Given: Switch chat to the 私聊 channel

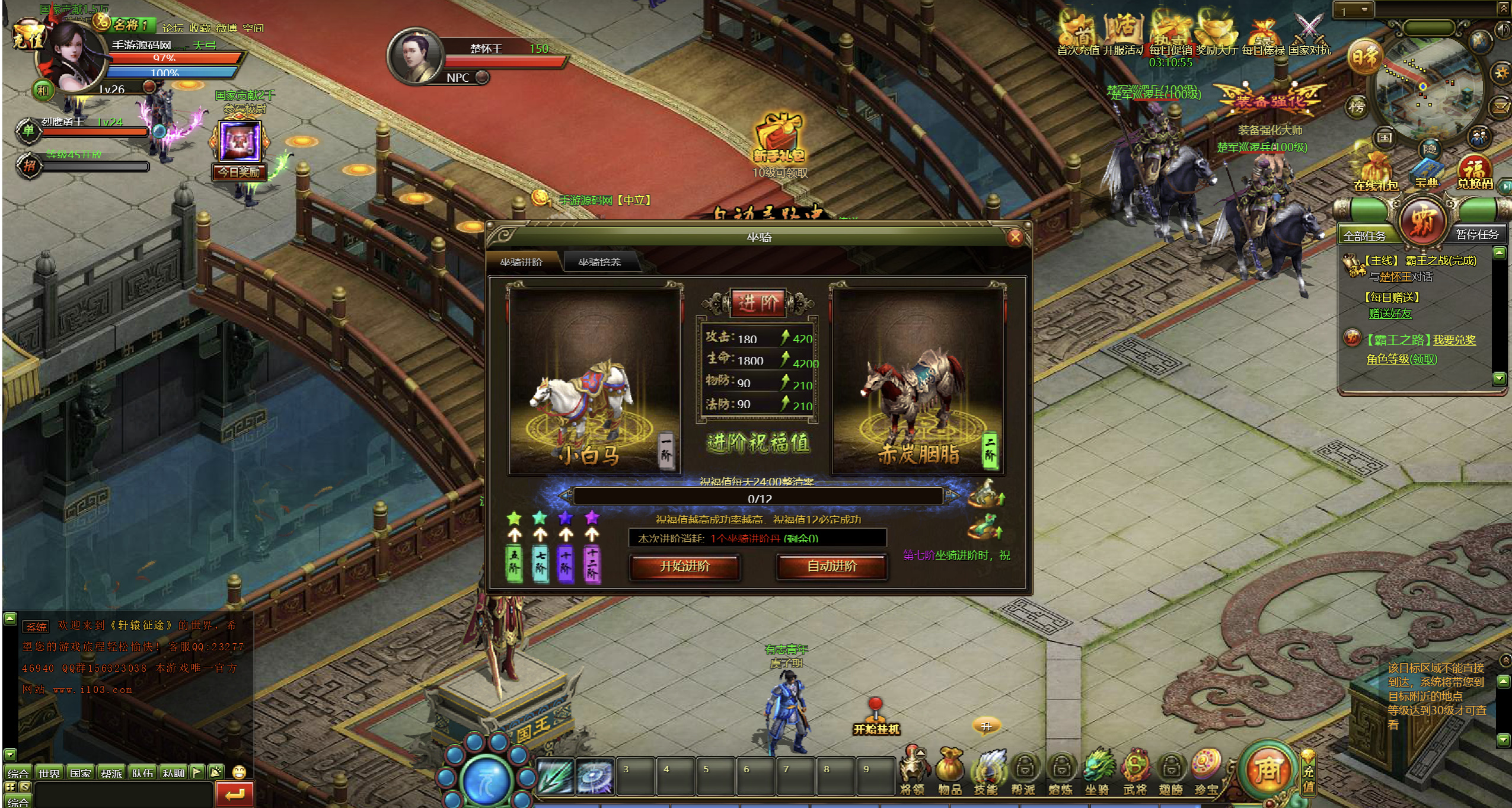Looking at the screenshot, I should coord(173,773).
